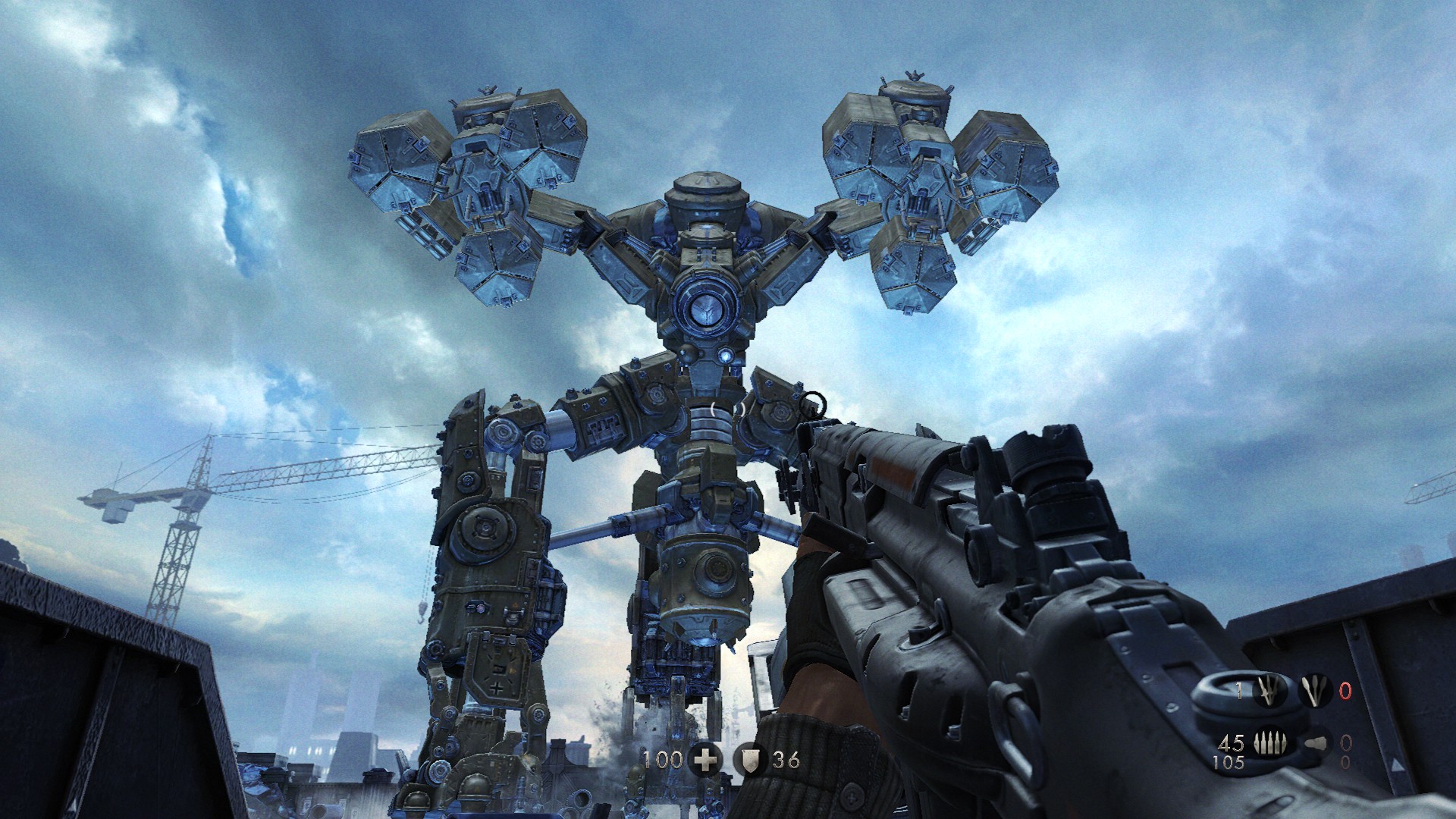Select the stick grenades icon
Screen dimensions: 1456x819
point(1313,691)
